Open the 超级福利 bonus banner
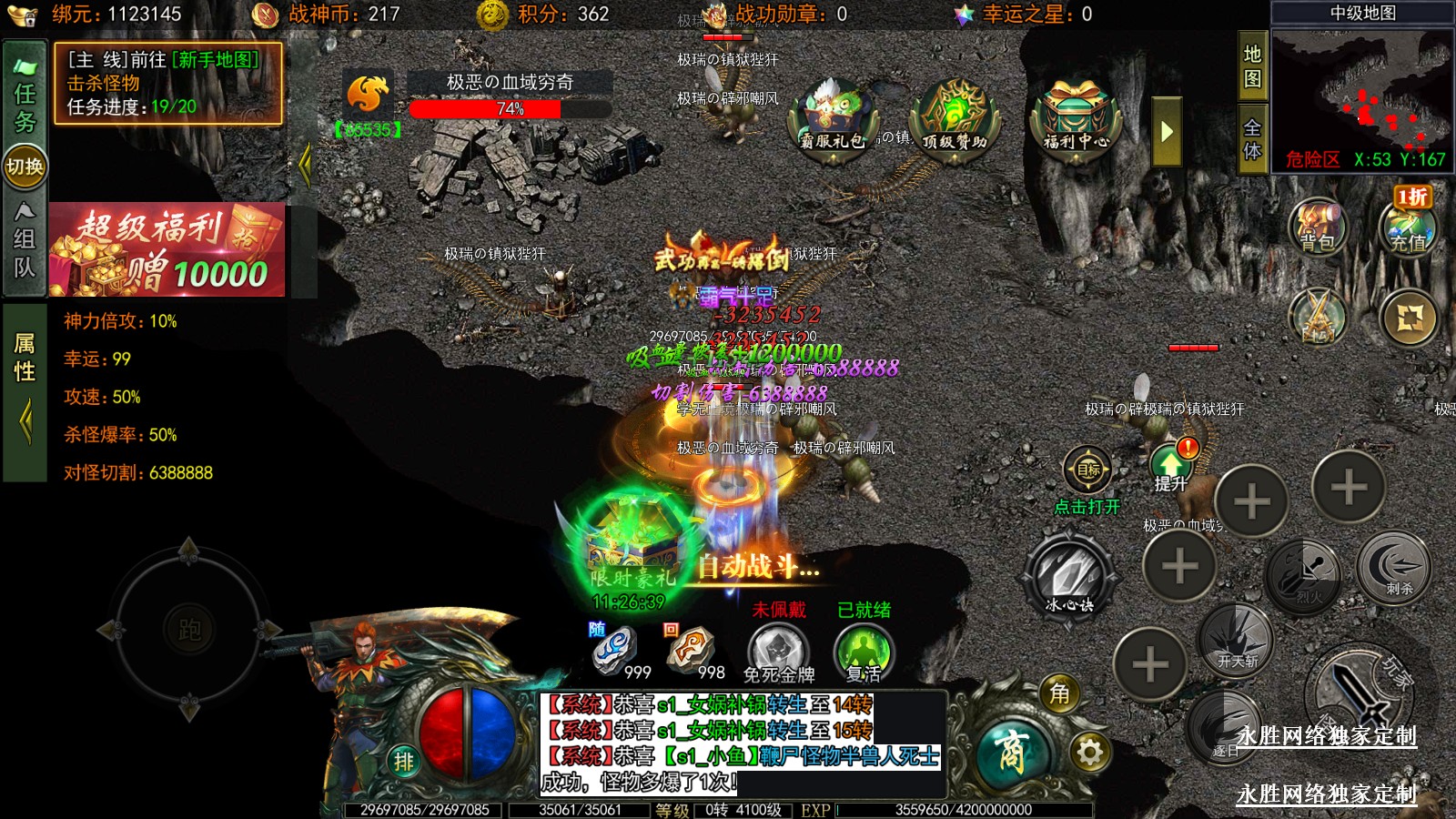Screen dimensions: 1456x819 point(167,250)
